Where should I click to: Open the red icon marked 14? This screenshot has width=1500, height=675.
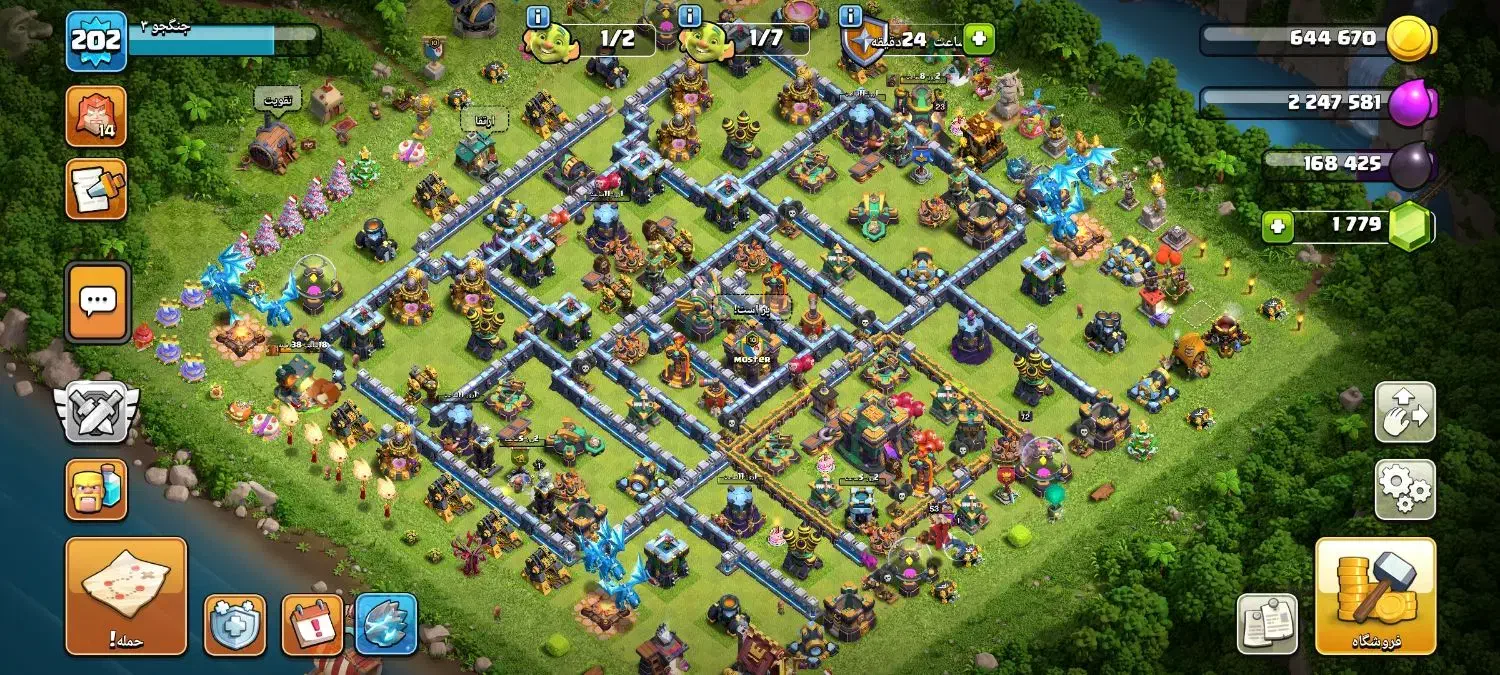tap(96, 116)
